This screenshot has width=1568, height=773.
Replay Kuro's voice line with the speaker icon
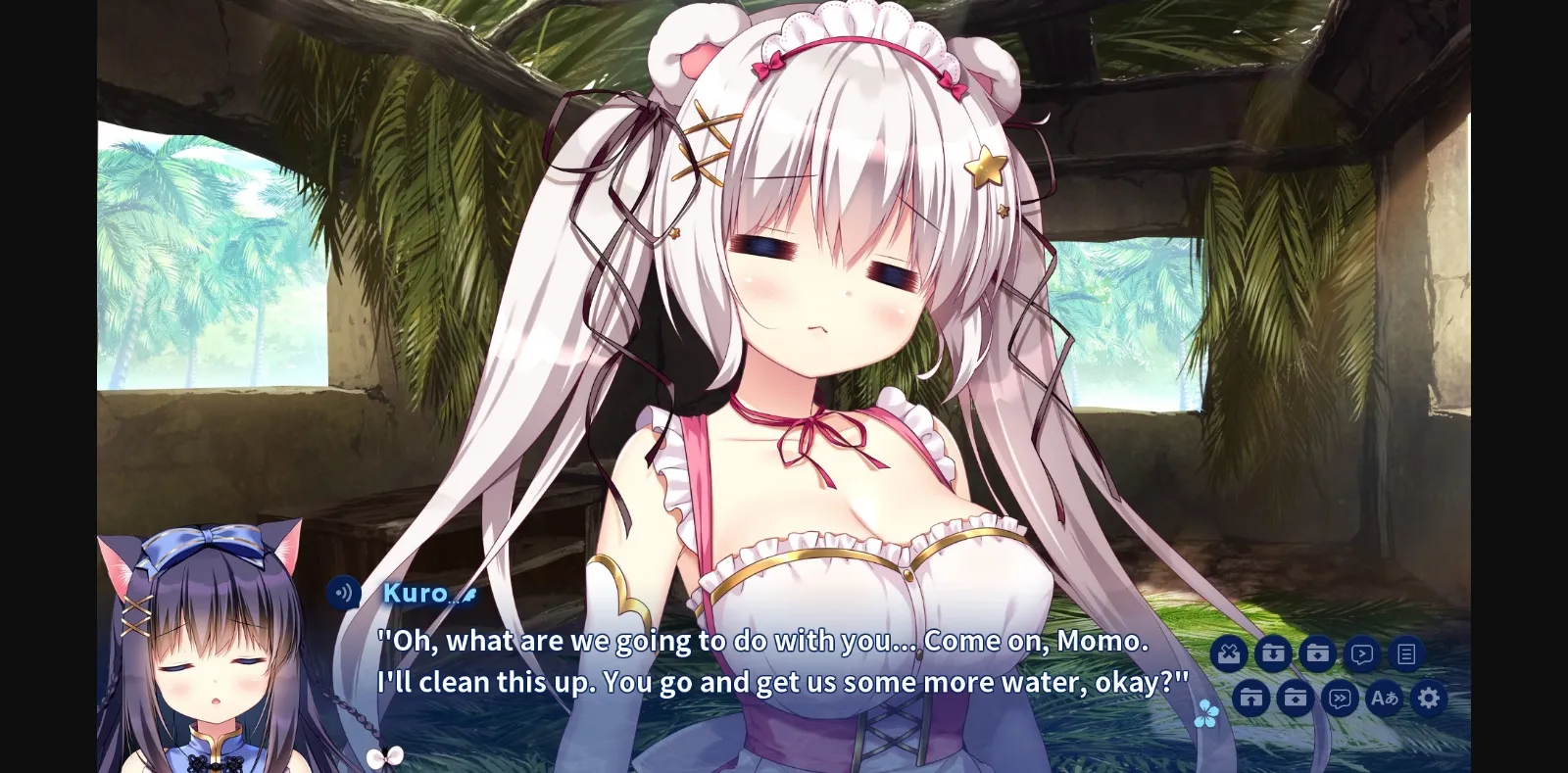pyautogui.click(x=344, y=592)
